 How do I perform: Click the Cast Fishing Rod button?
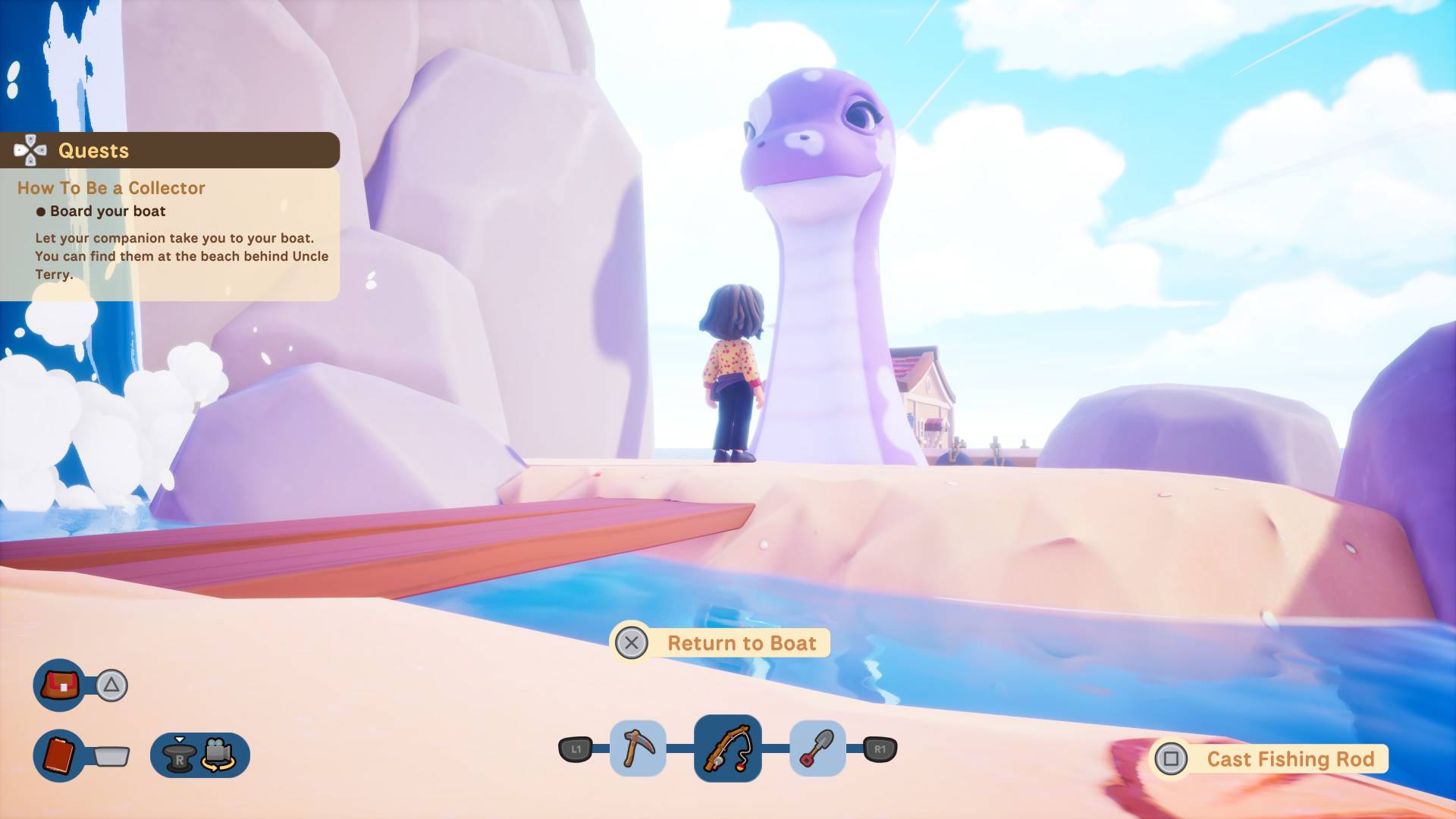tap(1289, 758)
